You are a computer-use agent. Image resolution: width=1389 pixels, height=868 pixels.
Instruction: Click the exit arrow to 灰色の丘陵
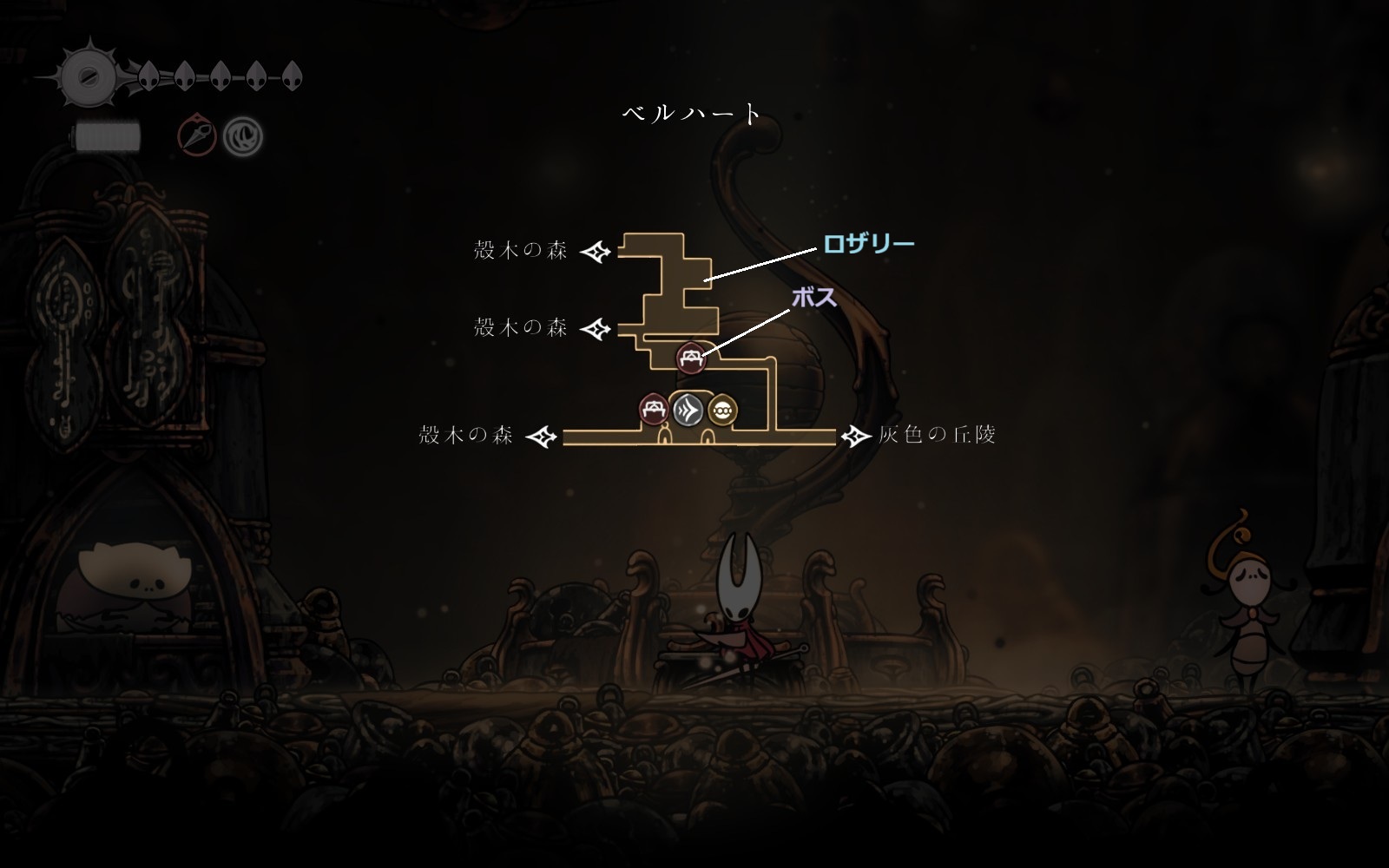click(857, 436)
